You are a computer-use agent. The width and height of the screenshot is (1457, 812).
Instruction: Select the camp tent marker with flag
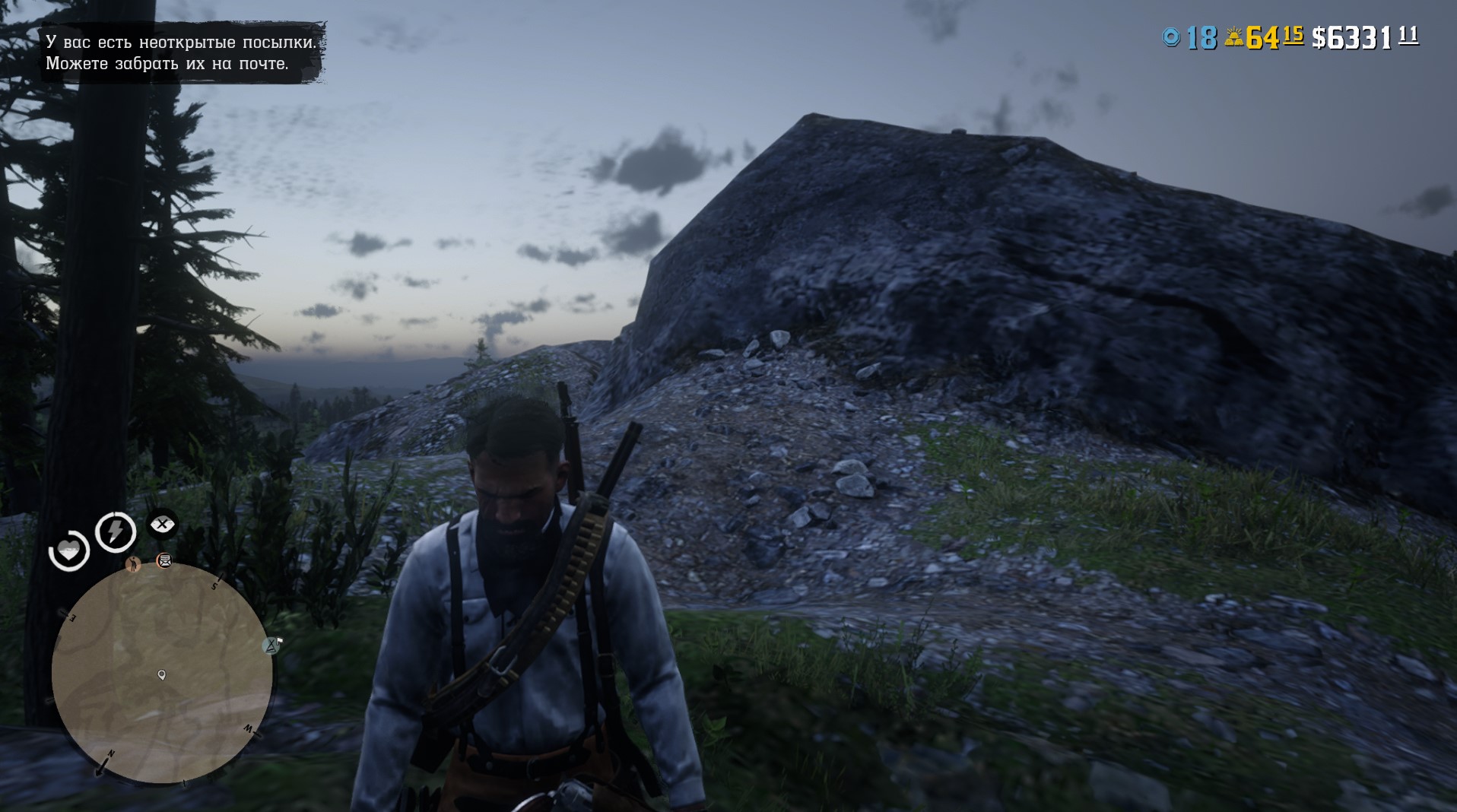click(271, 645)
